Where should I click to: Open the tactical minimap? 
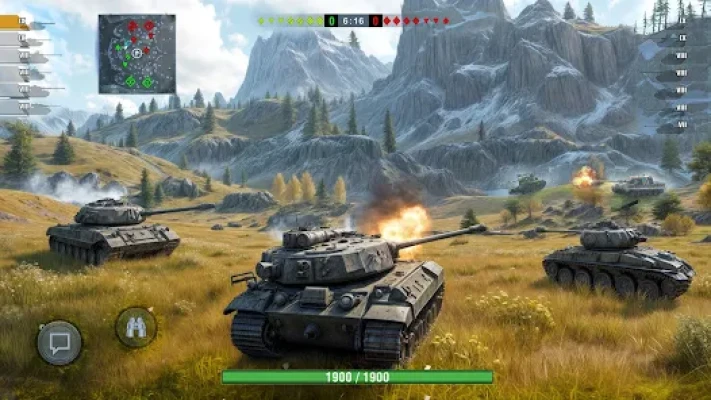pos(137,53)
